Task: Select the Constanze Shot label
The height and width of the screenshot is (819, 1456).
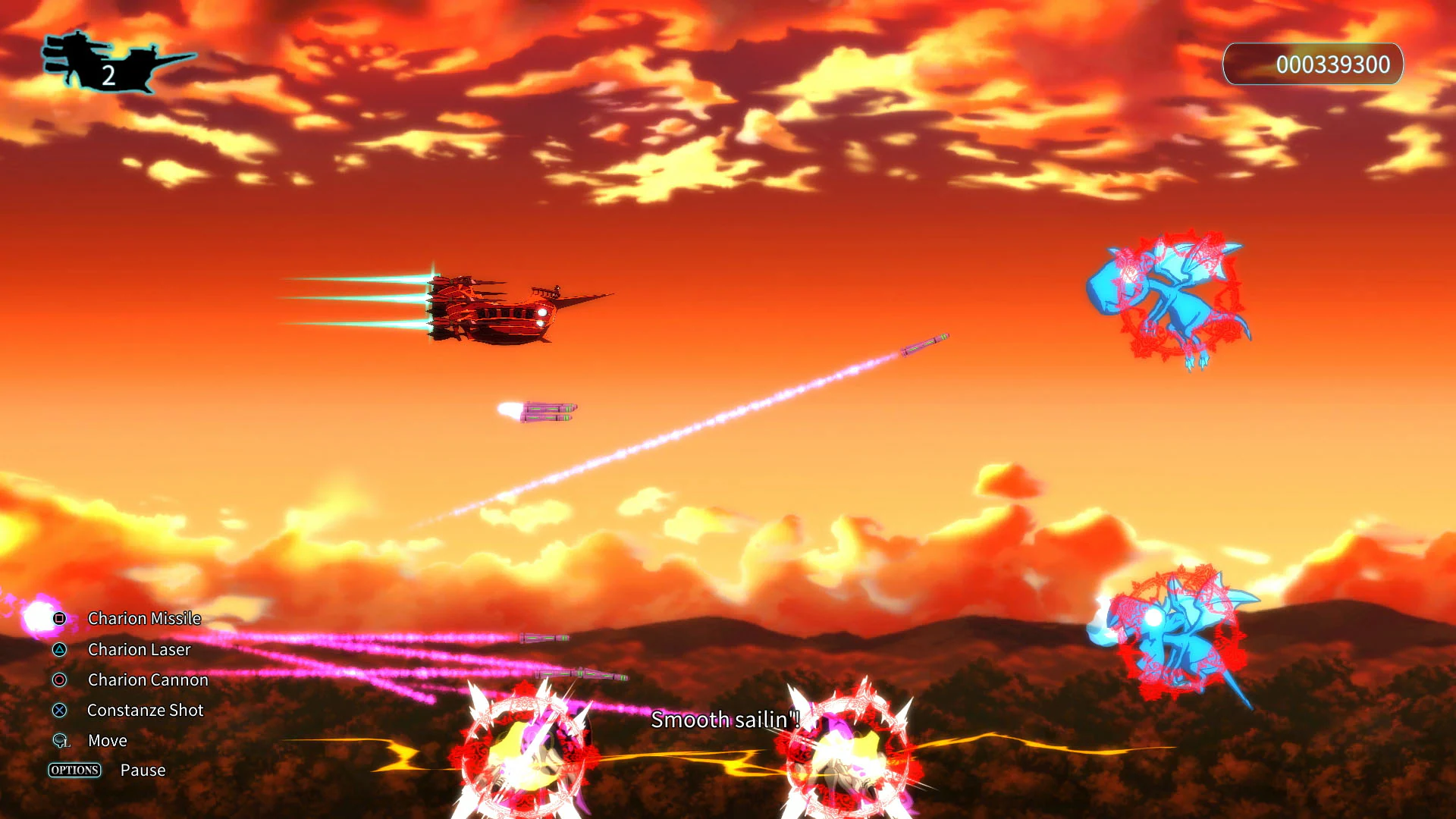Action: pyautogui.click(x=145, y=711)
